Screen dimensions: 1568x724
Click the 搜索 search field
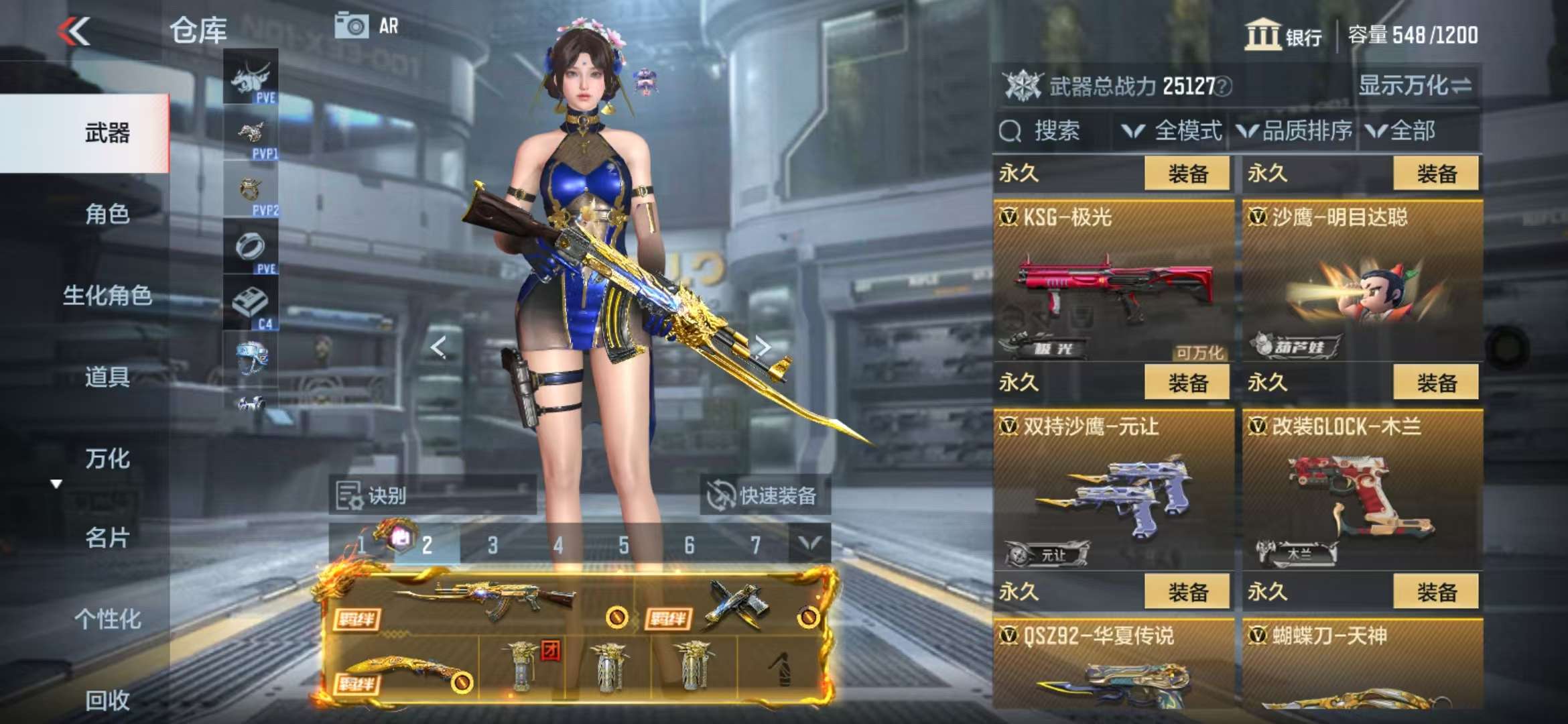1052,131
